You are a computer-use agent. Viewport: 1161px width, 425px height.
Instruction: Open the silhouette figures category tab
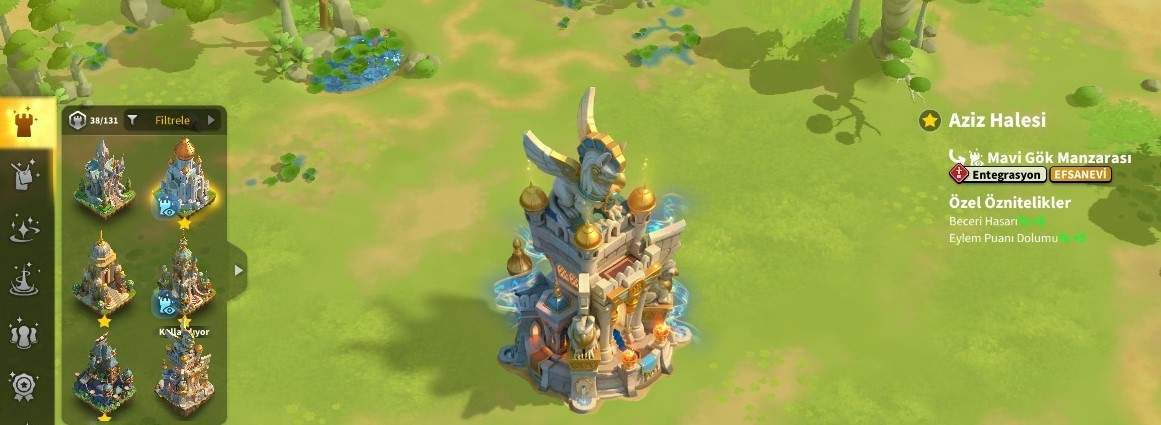25,333
